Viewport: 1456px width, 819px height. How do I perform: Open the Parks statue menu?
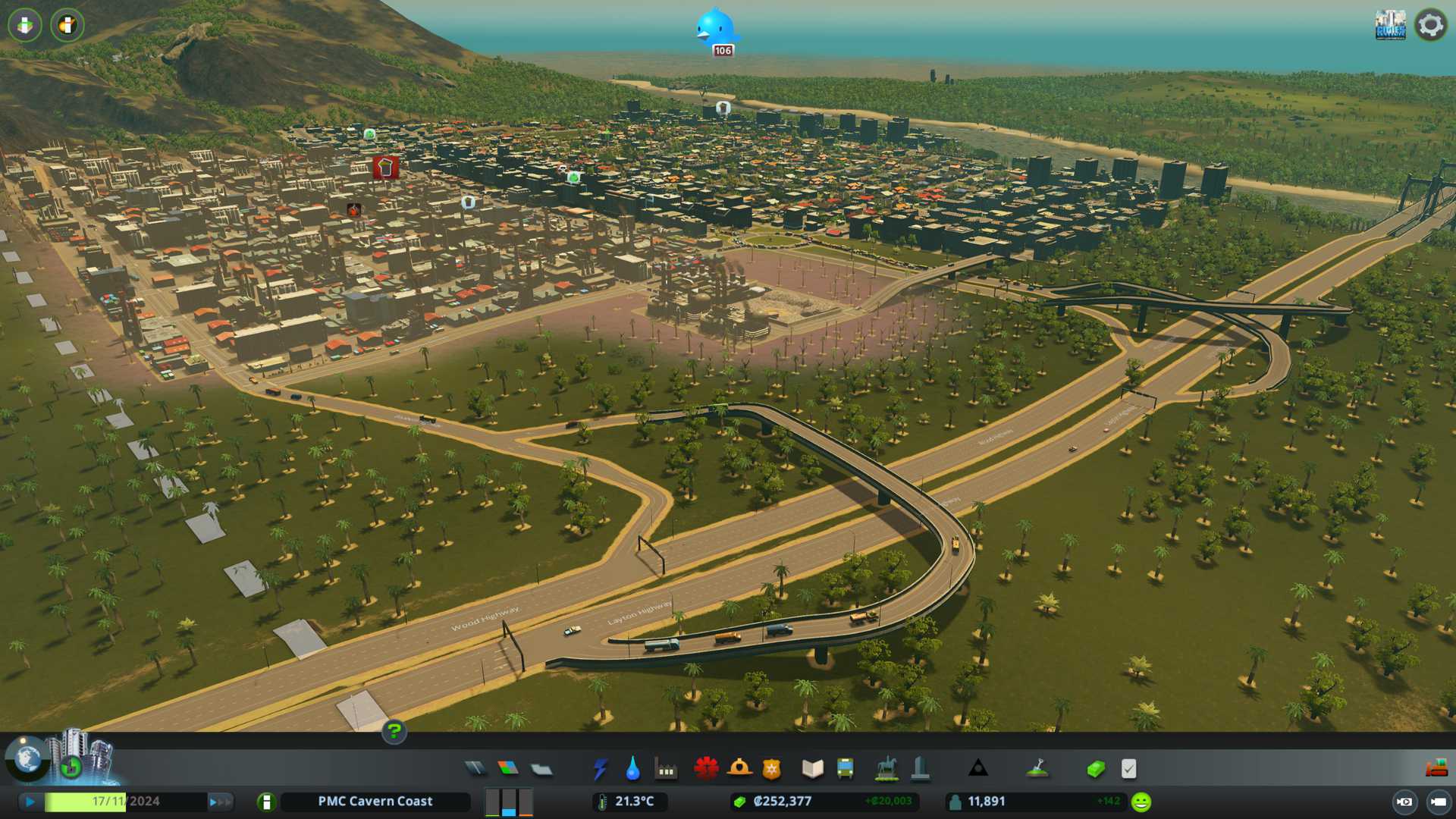coord(886,769)
